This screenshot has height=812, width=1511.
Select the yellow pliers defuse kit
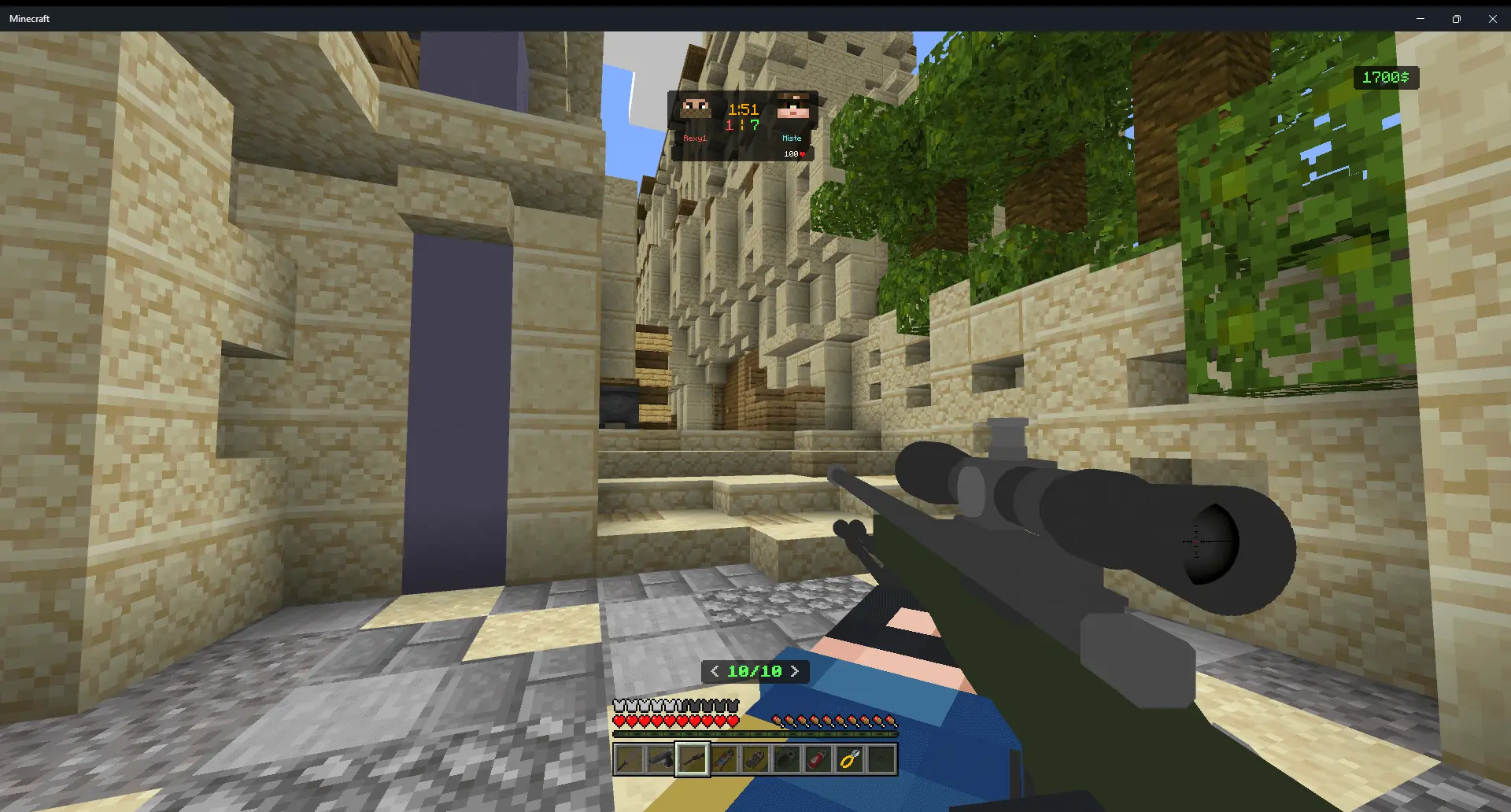tap(849, 759)
